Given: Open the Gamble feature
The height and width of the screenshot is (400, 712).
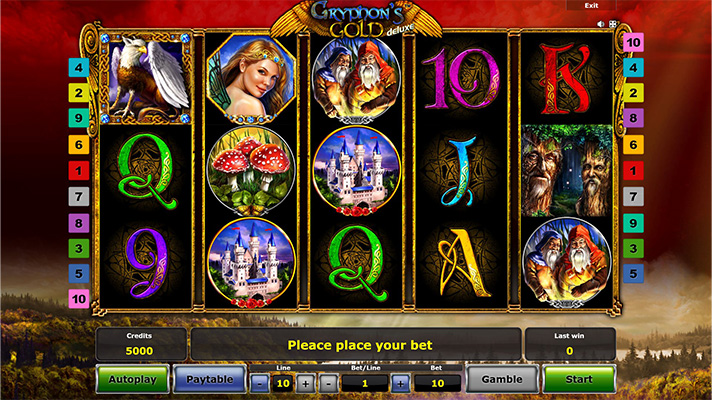Looking at the screenshot, I should tap(502, 380).
